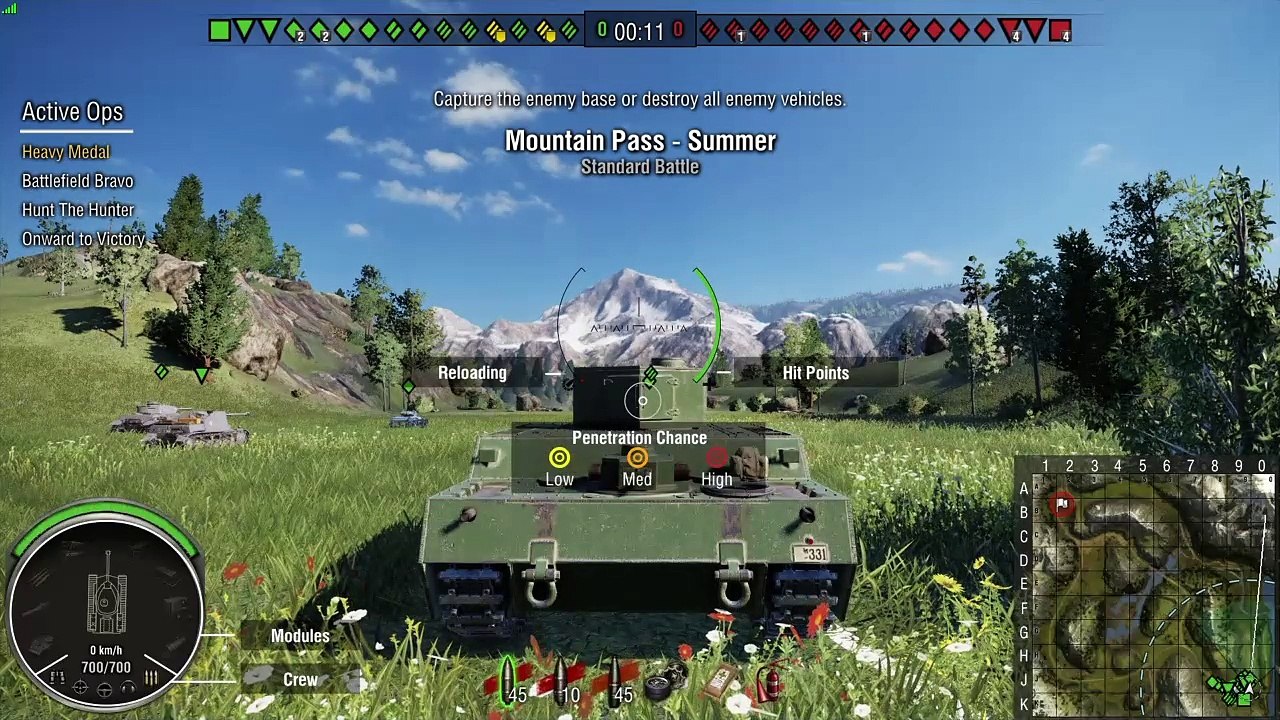View the Onward to Victory op
The height and width of the screenshot is (720, 1280).
(83, 239)
